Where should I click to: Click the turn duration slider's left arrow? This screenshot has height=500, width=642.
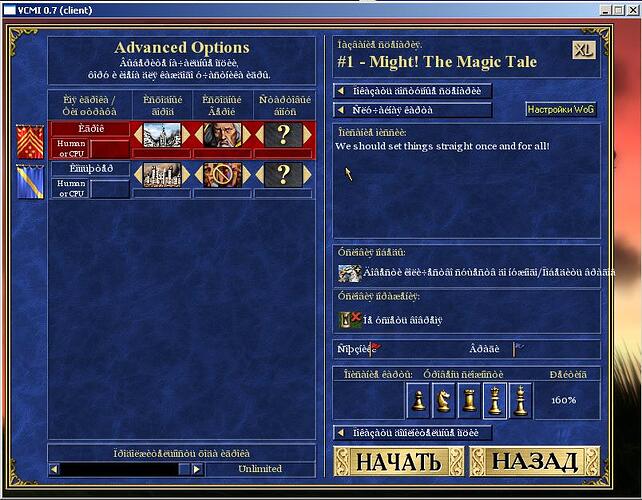pos(56,469)
